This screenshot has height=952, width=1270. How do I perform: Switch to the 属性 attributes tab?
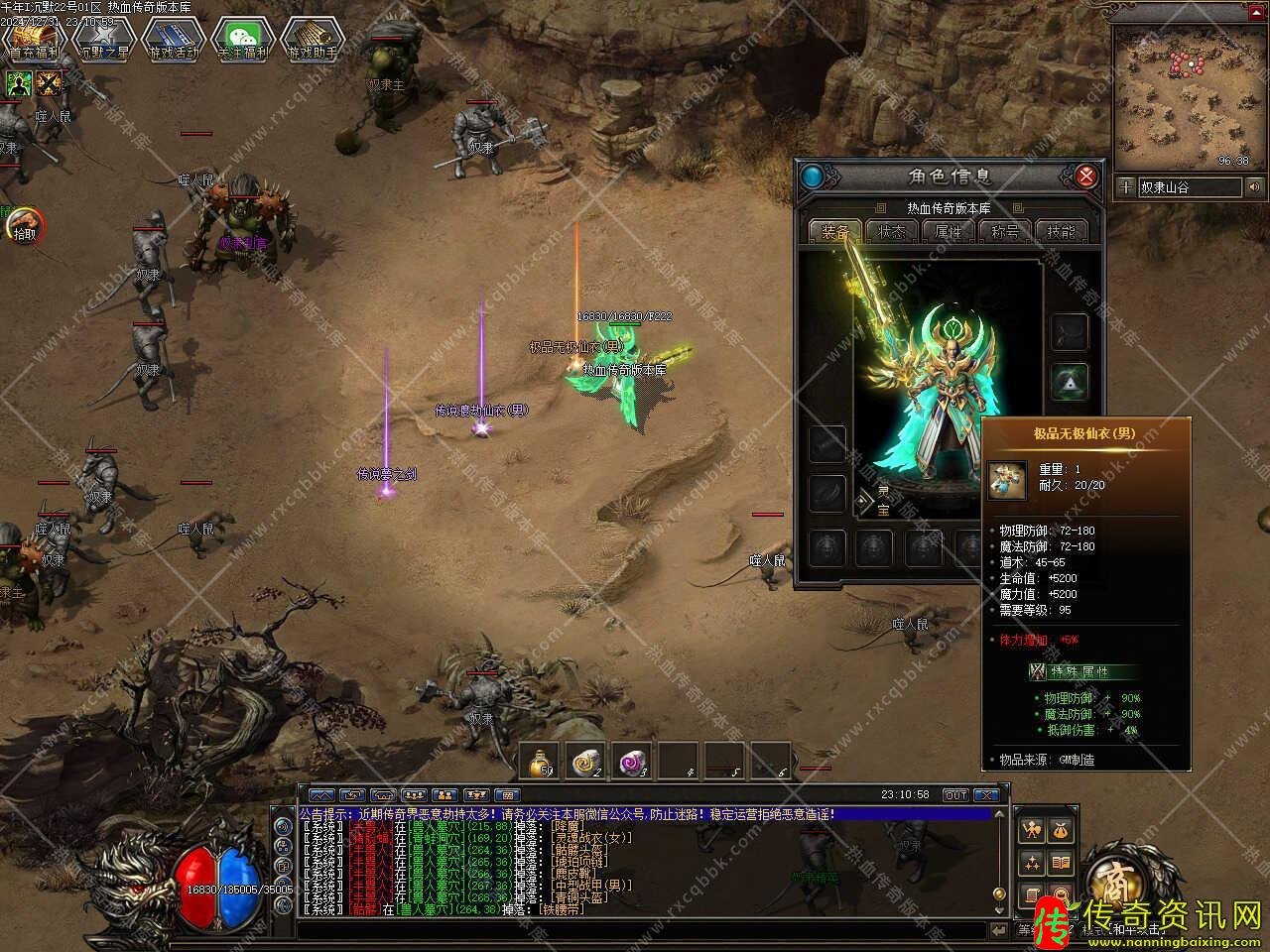point(948,231)
